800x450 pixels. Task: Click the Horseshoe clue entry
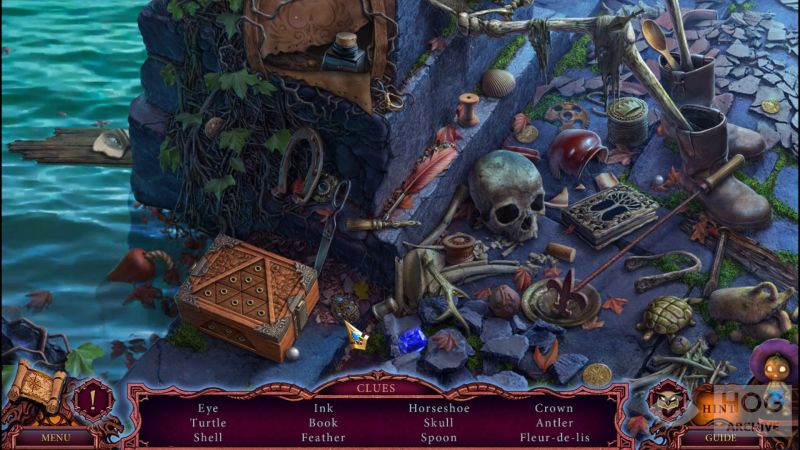click(439, 408)
